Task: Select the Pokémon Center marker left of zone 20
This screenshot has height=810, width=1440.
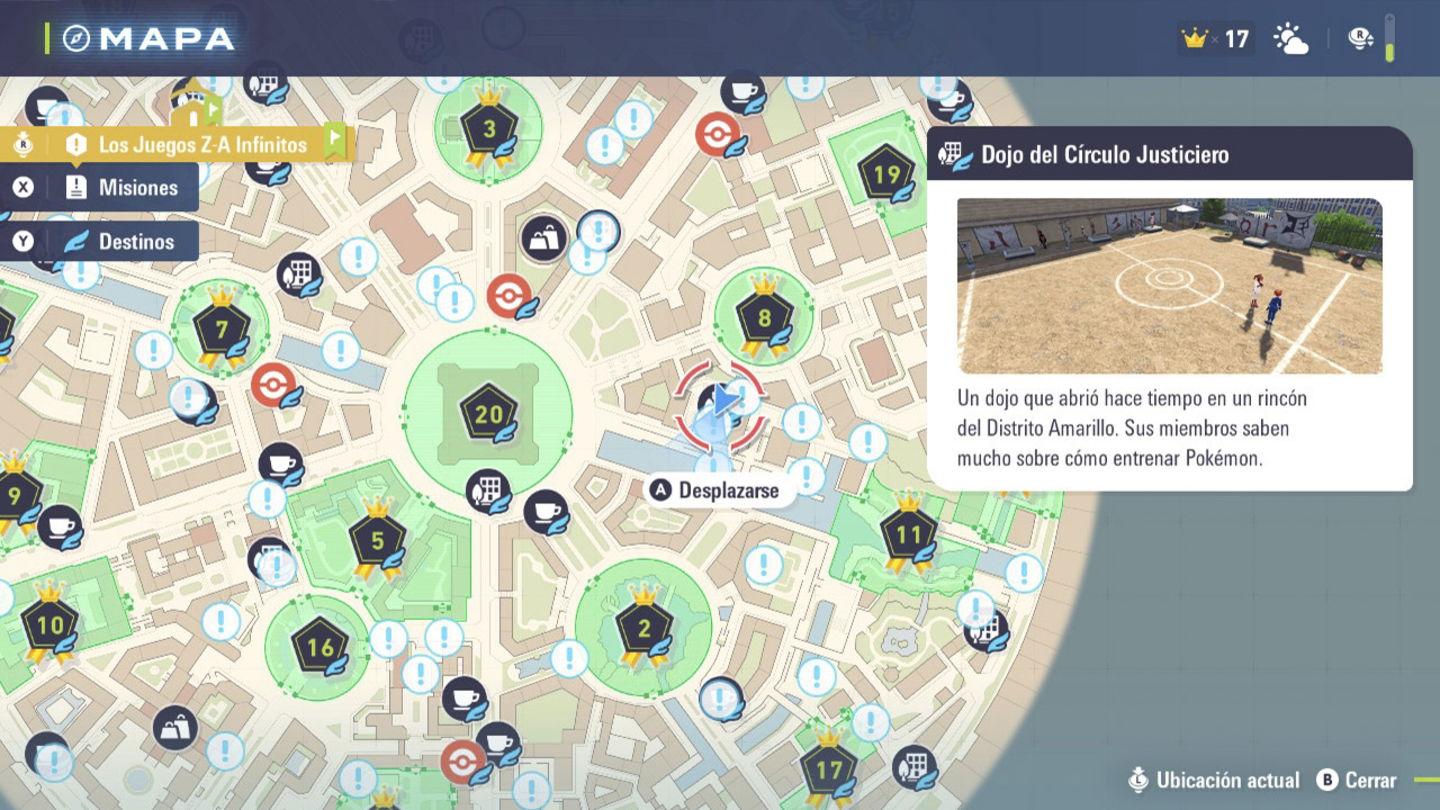Action: click(x=274, y=384)
